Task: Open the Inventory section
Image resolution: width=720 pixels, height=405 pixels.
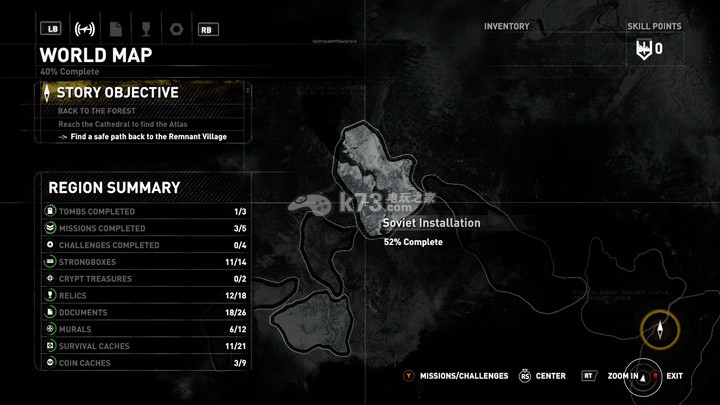Action: coord(507,26)
